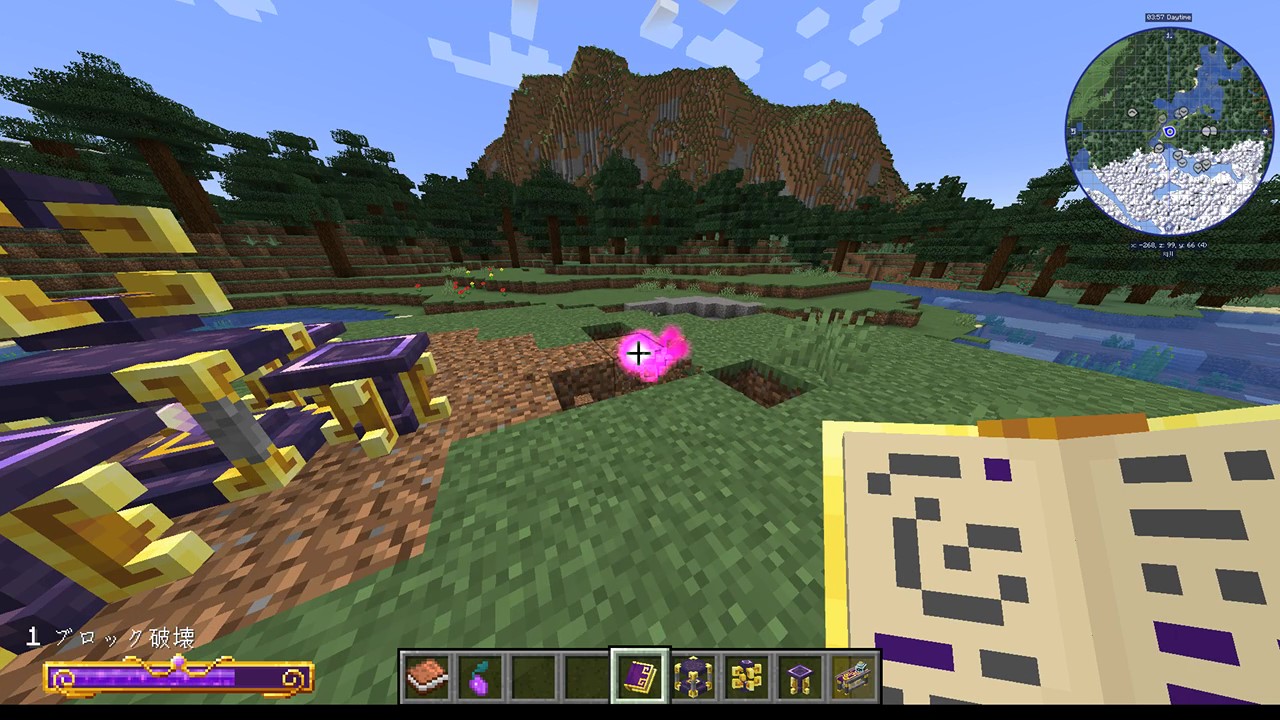Screen dimensions: 1280x720
Task: Click the north indicator at the top of the minimap
Action: [1168, 36]
